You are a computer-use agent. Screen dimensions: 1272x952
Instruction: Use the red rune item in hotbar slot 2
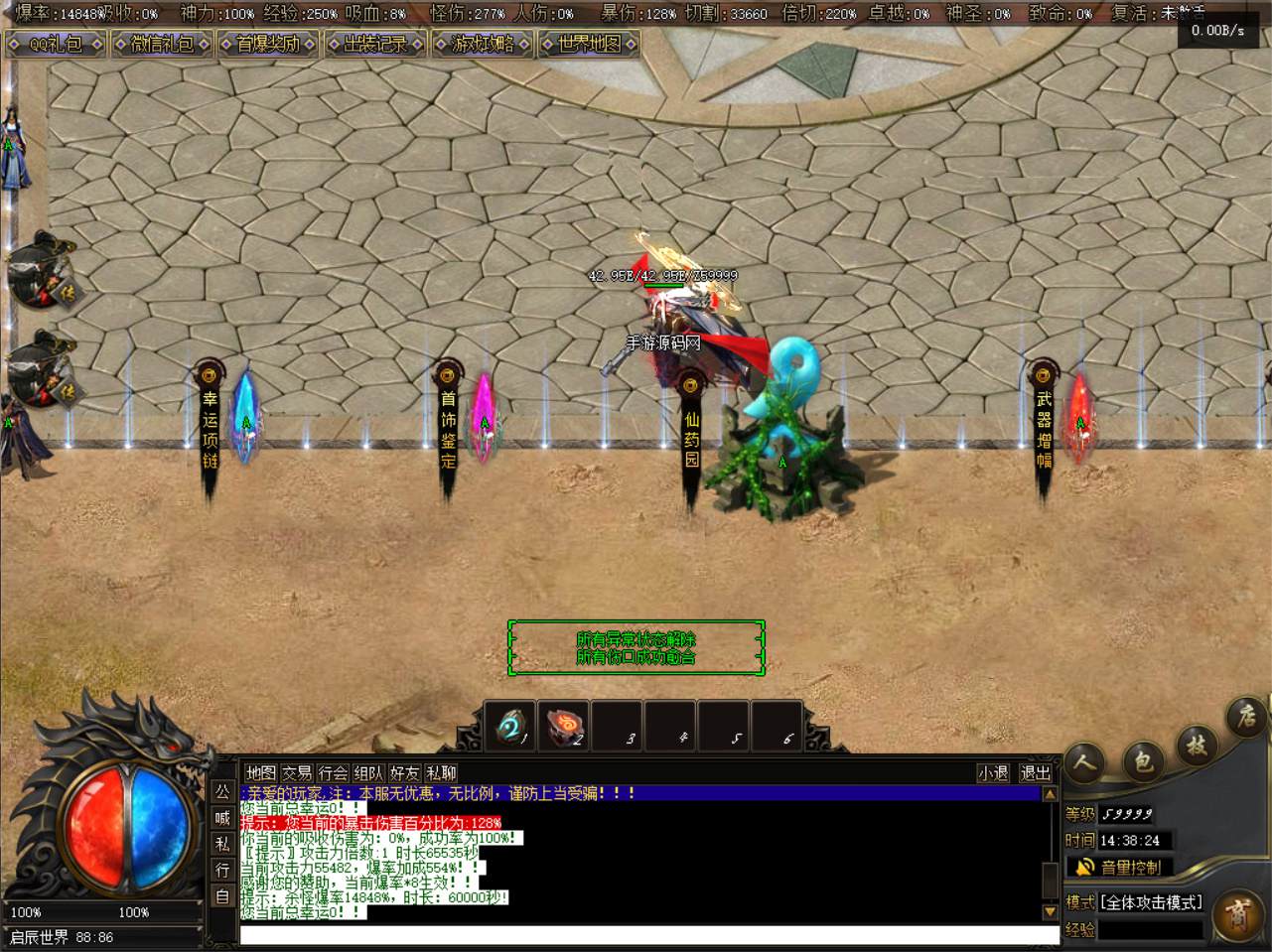click(x=563, y=727)
